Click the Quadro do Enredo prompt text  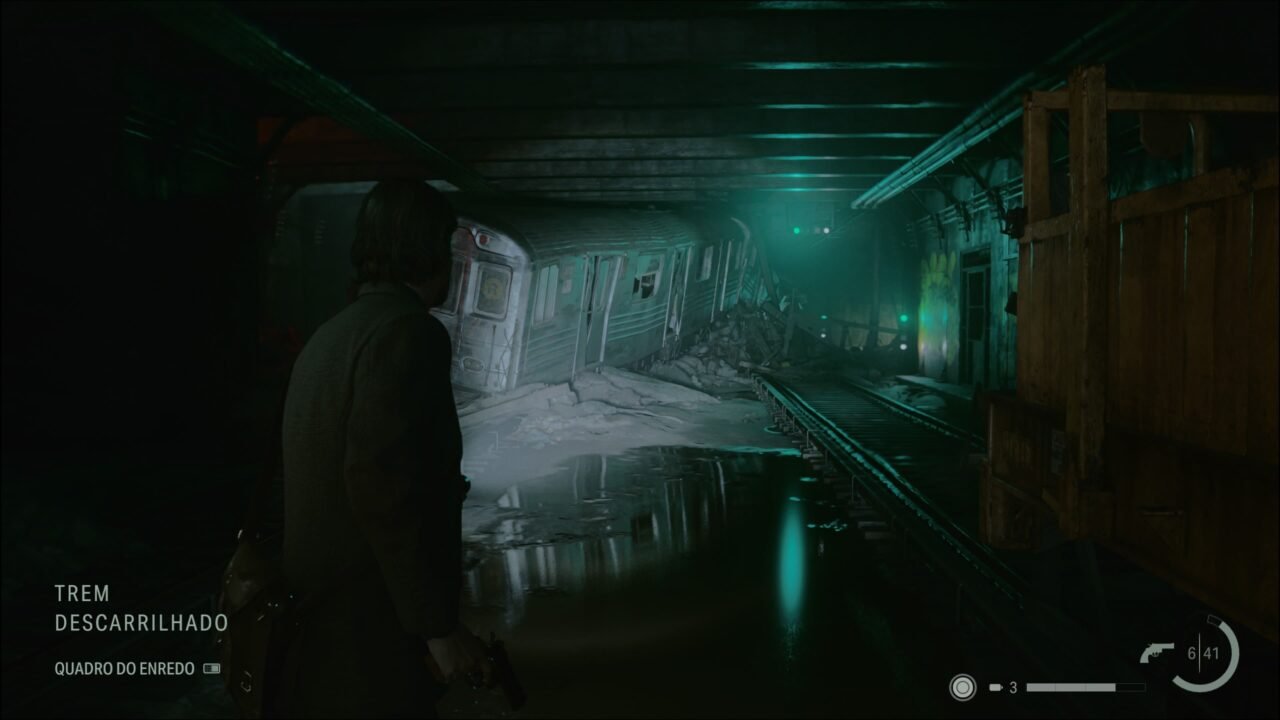[x=125, y=668]
